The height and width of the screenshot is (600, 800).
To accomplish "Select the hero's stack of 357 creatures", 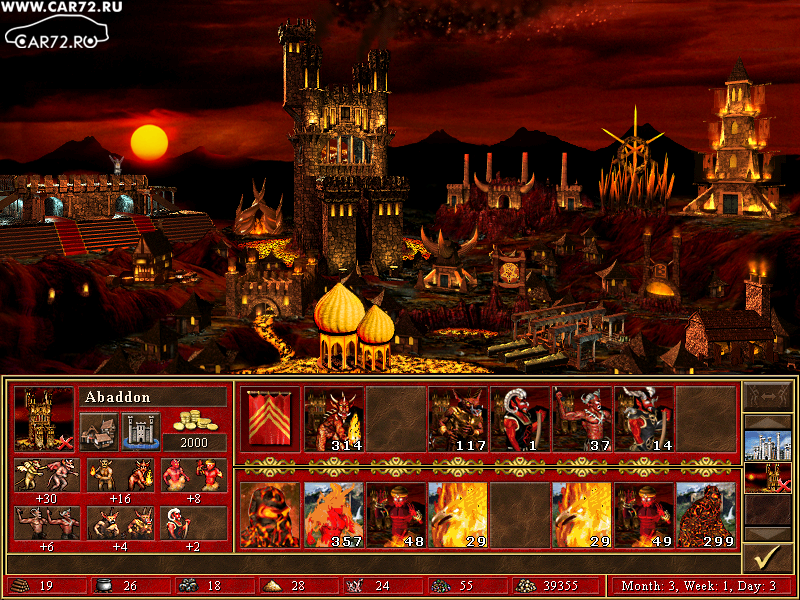I will [334, 514].
